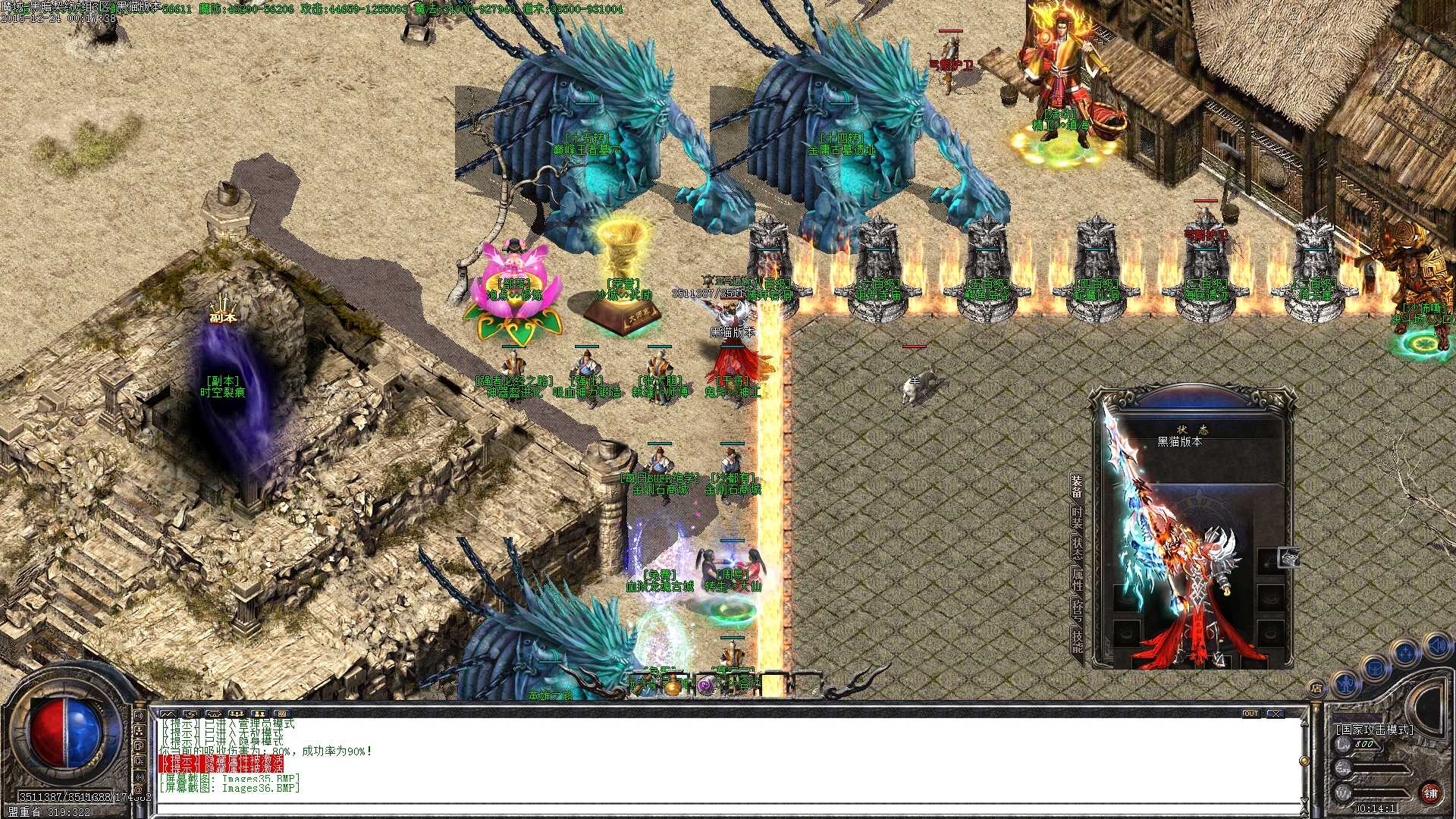Click the red 铺 personal store icon
Screen dimensions: 1456x819
click(1432, 793)
